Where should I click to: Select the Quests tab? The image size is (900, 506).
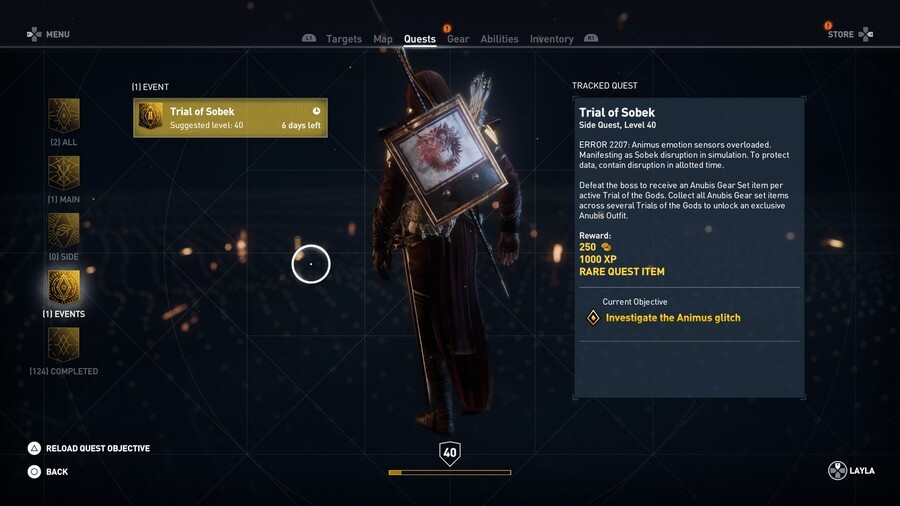[419, 39]
